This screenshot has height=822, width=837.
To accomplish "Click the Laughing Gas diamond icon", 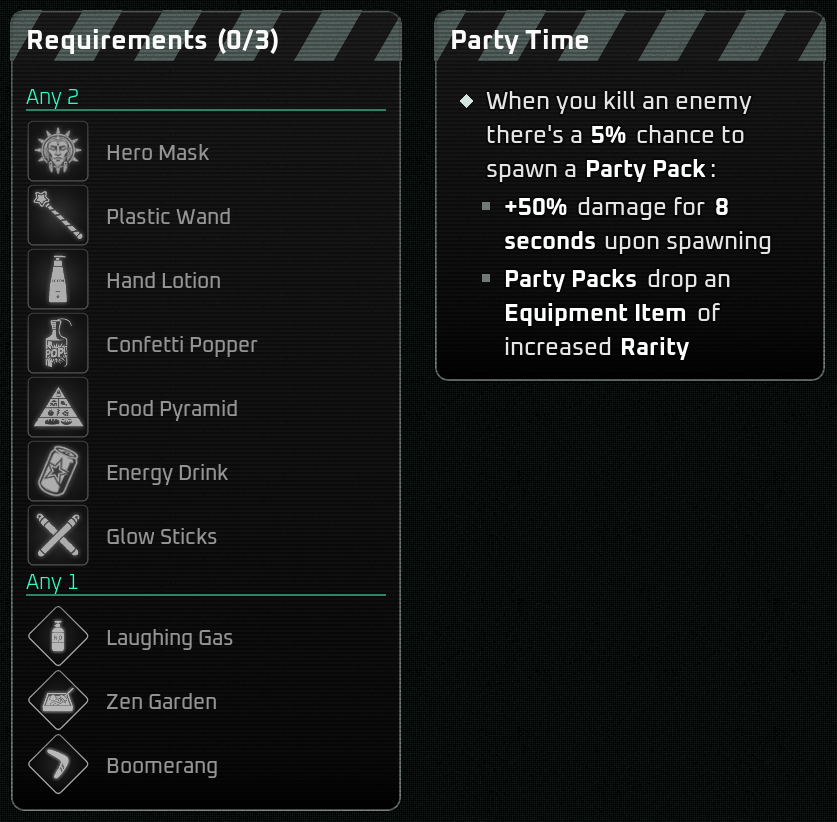I will (x=58, y=637).
